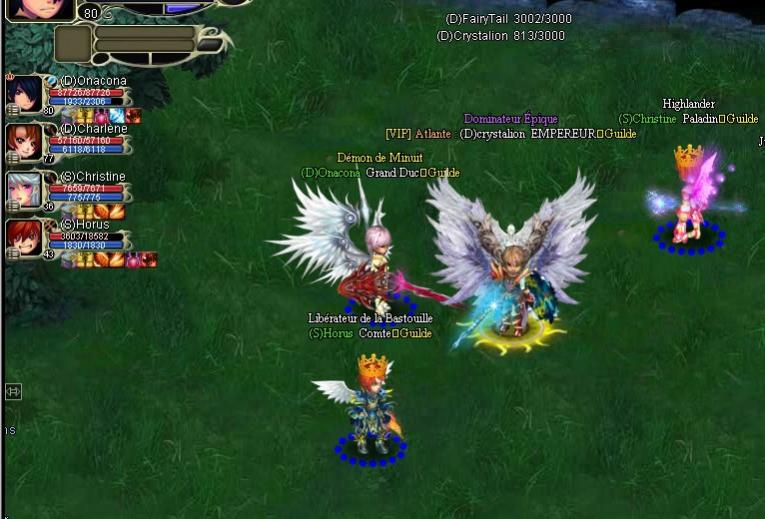765x519 pixels.
Task: Select party member (D)Charlene's portrait
Action: [x=24, y=142]
